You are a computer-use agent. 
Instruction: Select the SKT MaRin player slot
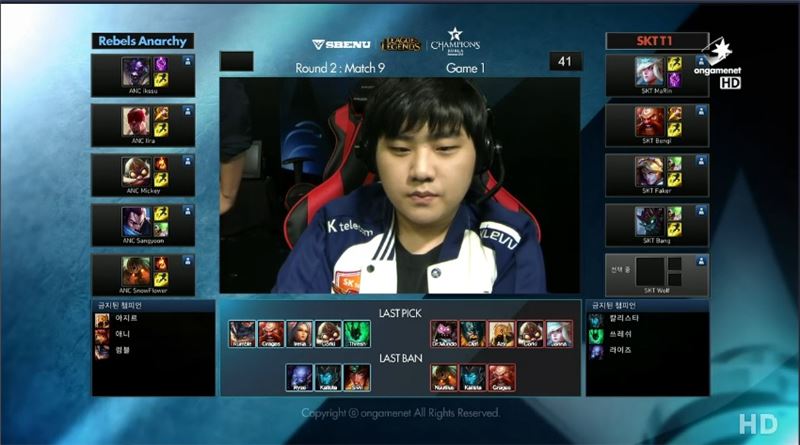(x=657, y=76)
